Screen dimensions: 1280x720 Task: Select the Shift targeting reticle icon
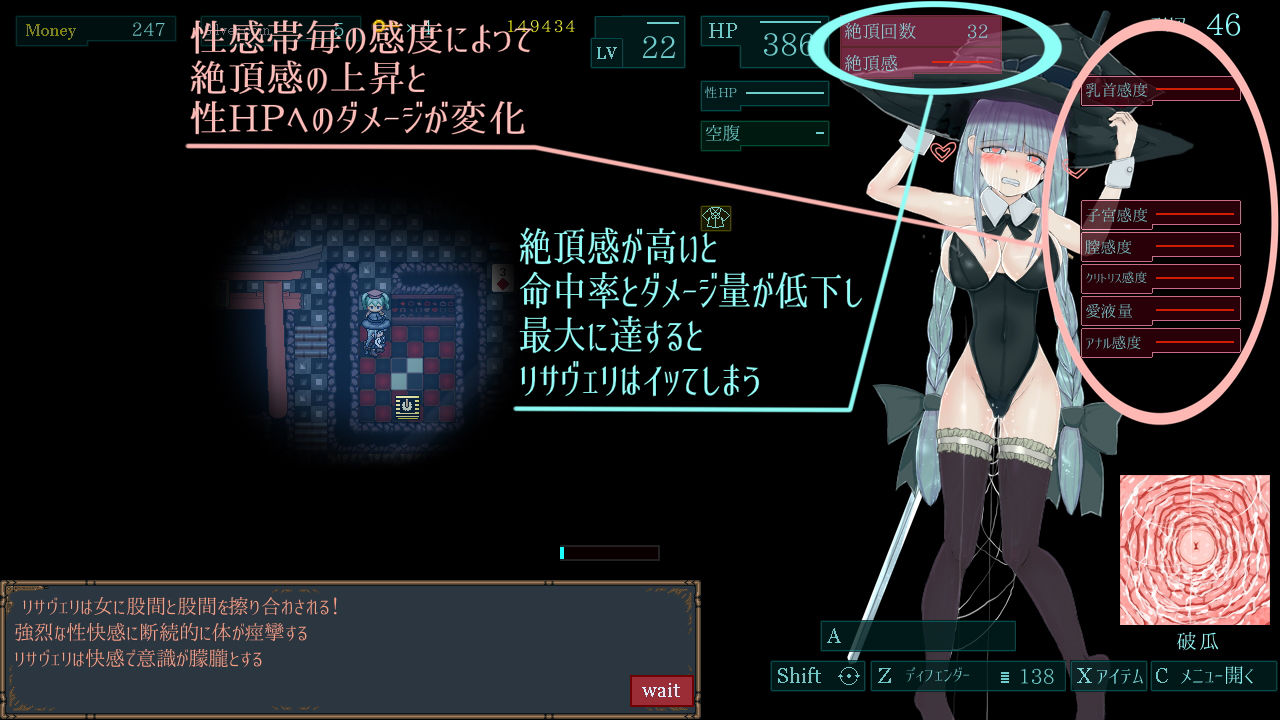849,676
